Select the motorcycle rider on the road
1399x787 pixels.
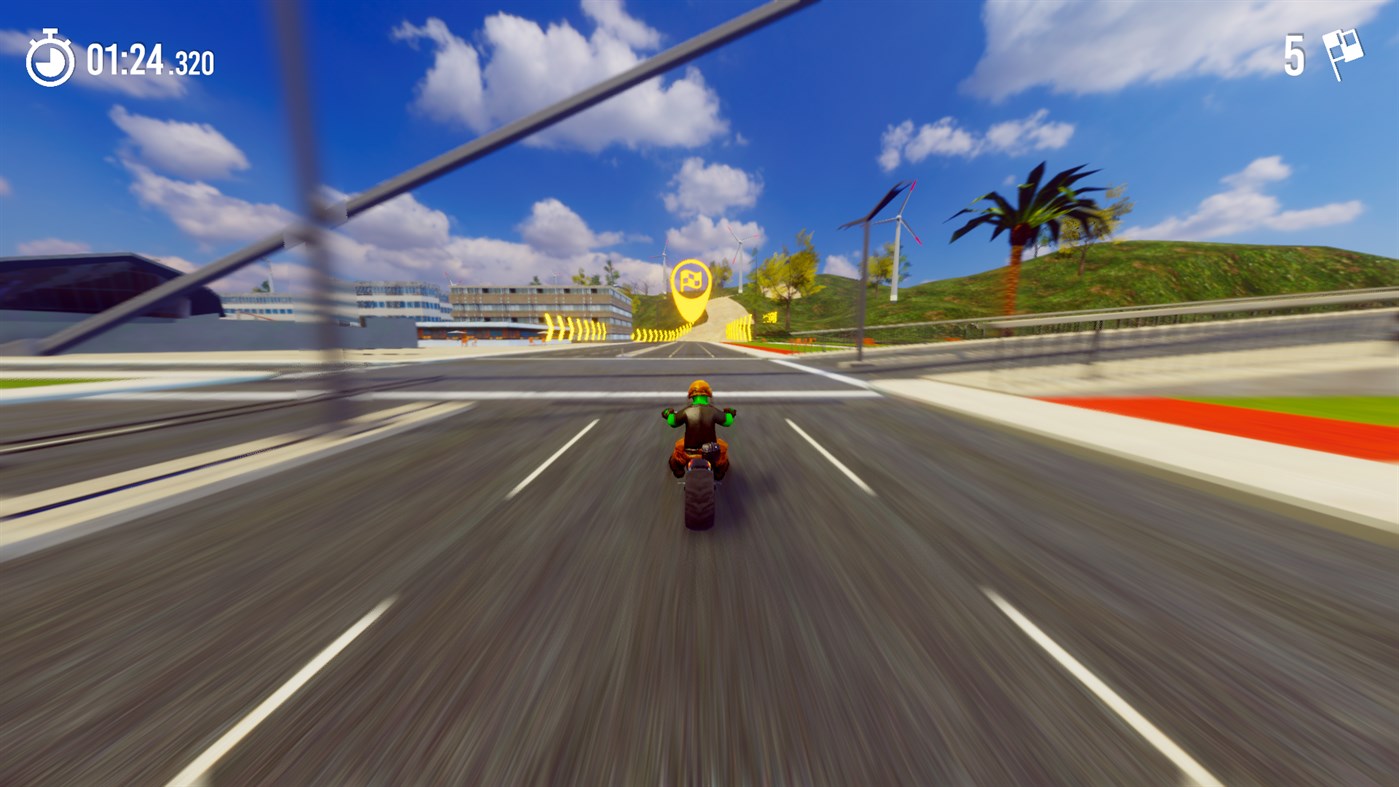[x=700, y=430]
